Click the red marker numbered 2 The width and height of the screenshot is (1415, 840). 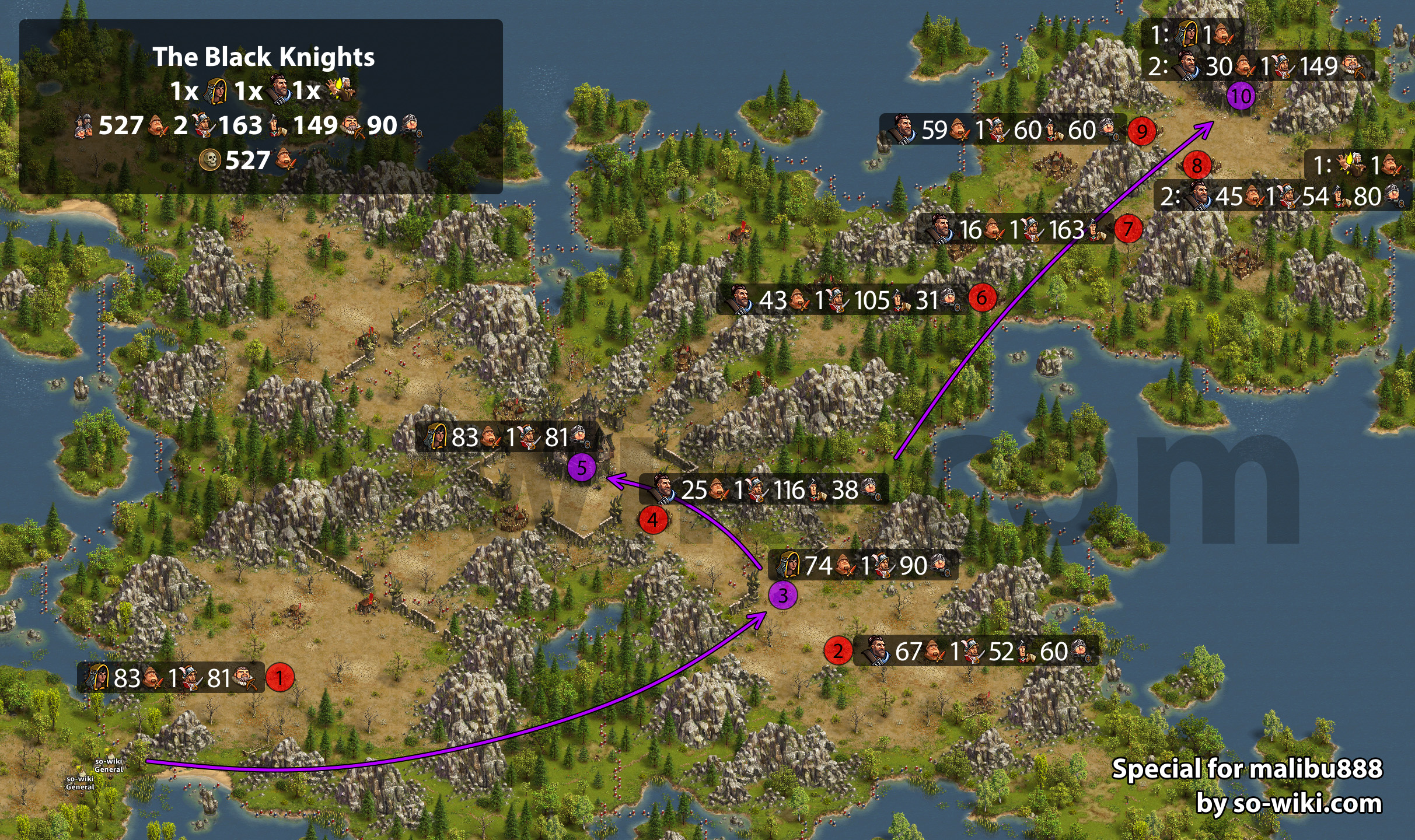pyautogui.click(x=838, y=650)
